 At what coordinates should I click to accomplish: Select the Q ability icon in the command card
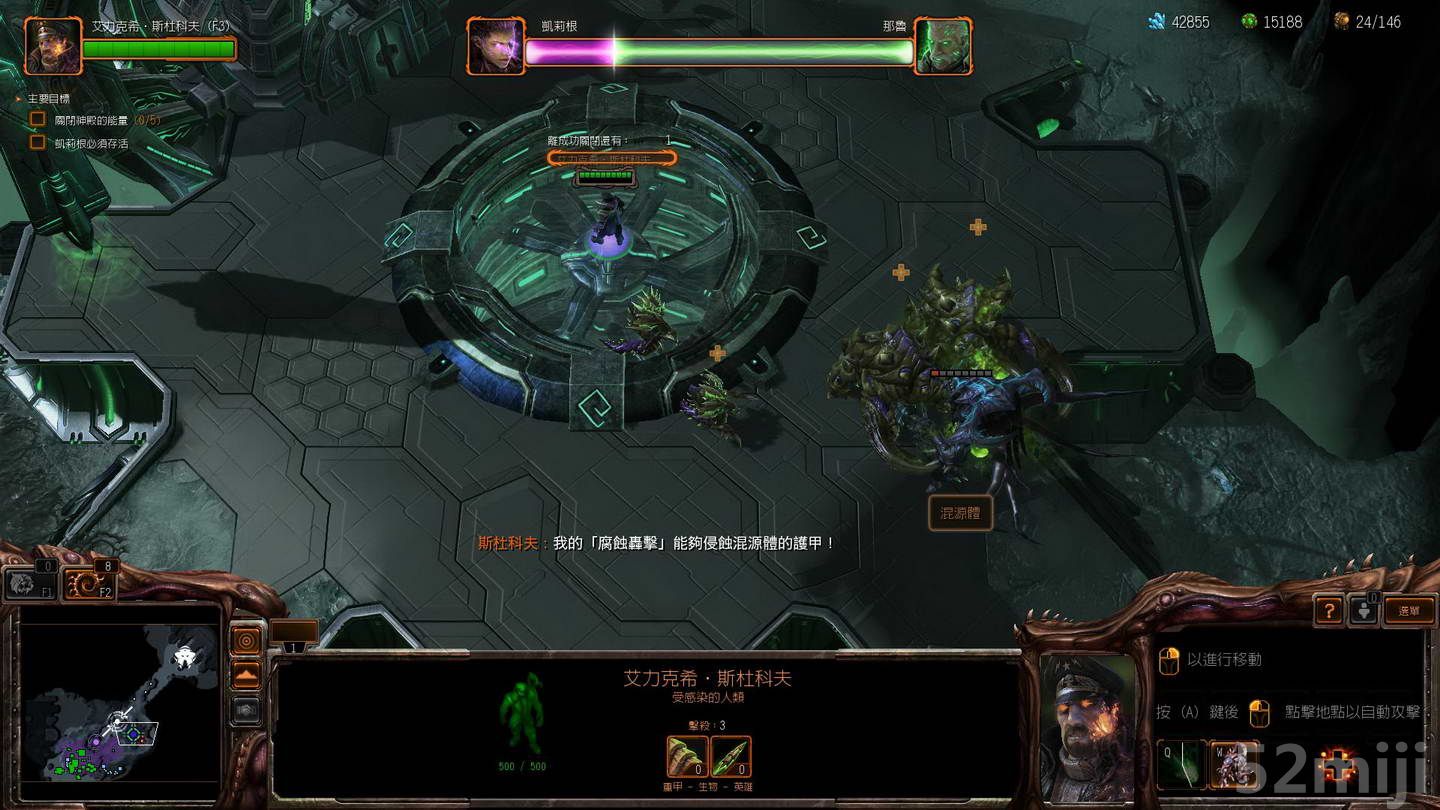[x=1181, y=763]
